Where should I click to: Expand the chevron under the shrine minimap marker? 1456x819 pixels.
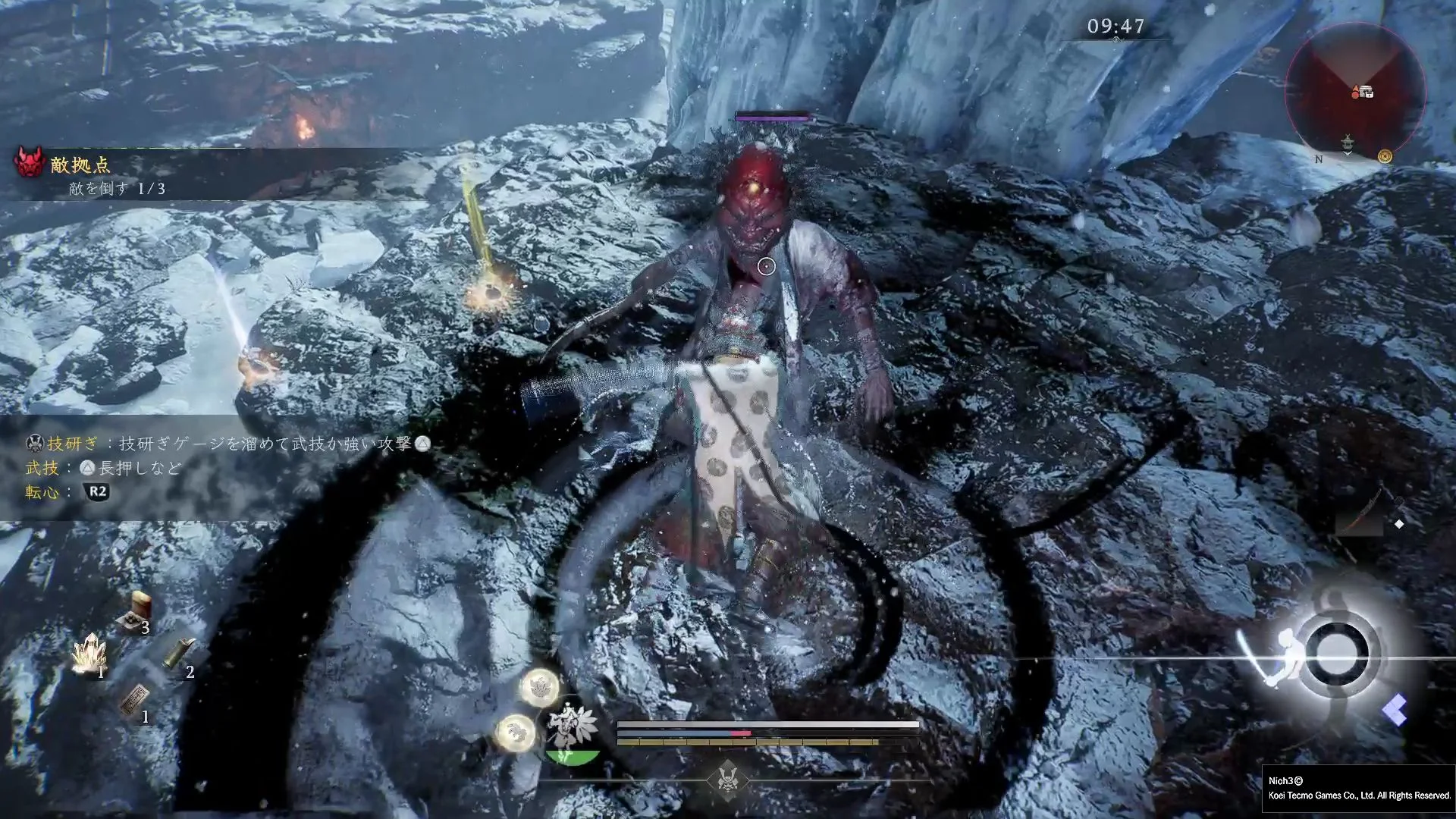[x=1348, y=155]
